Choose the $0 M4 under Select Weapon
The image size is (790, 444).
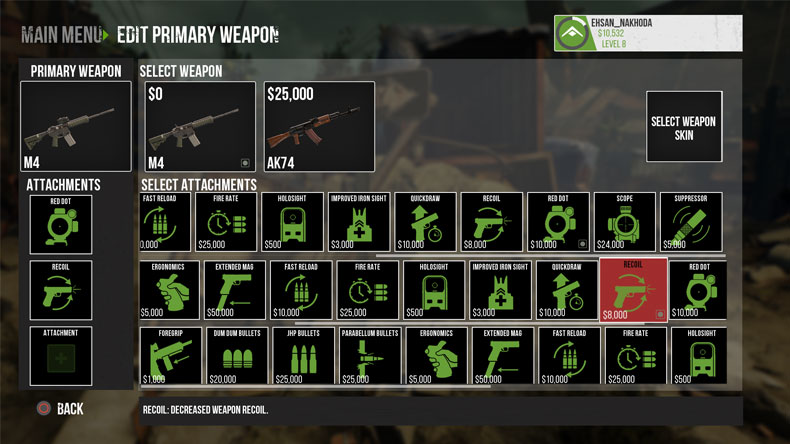pos(199,126)
